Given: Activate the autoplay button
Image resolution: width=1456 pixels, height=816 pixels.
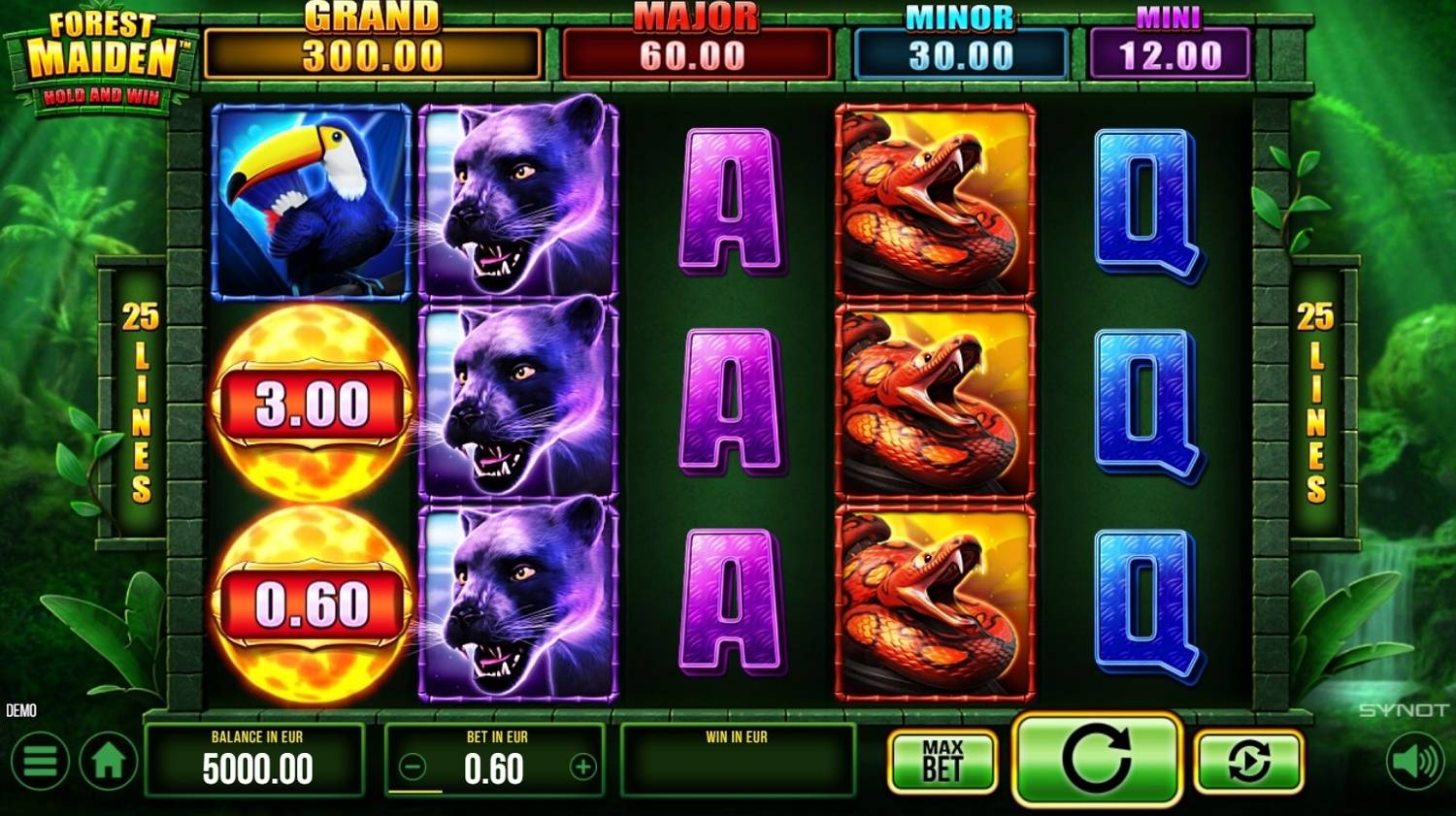Looking at the screenshot, I should click(x=1248, y=761).
